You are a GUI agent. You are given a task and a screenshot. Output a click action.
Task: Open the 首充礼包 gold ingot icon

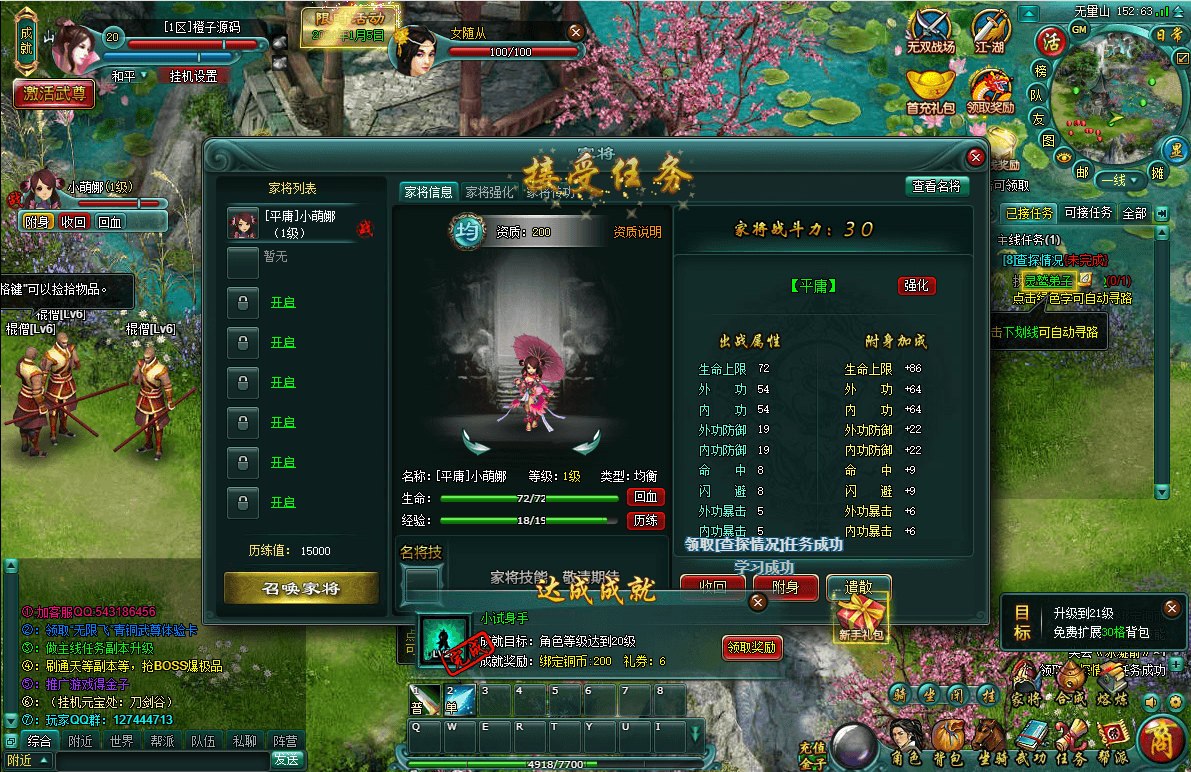click(930, 90)
